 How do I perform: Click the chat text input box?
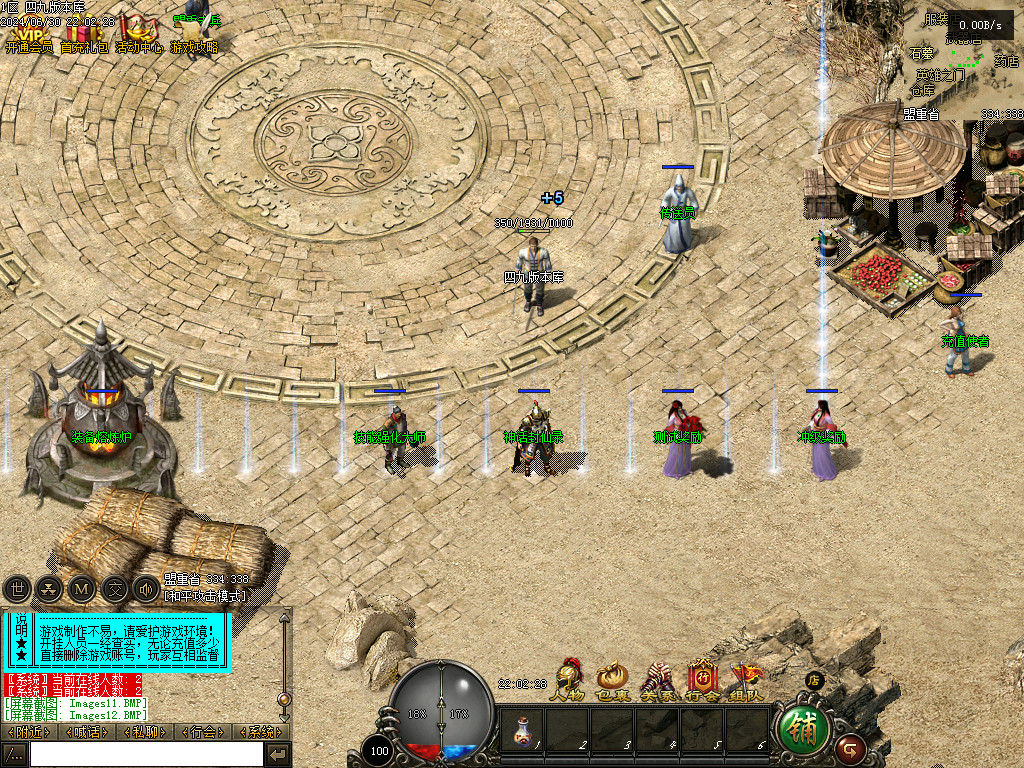tap(146, 754)
